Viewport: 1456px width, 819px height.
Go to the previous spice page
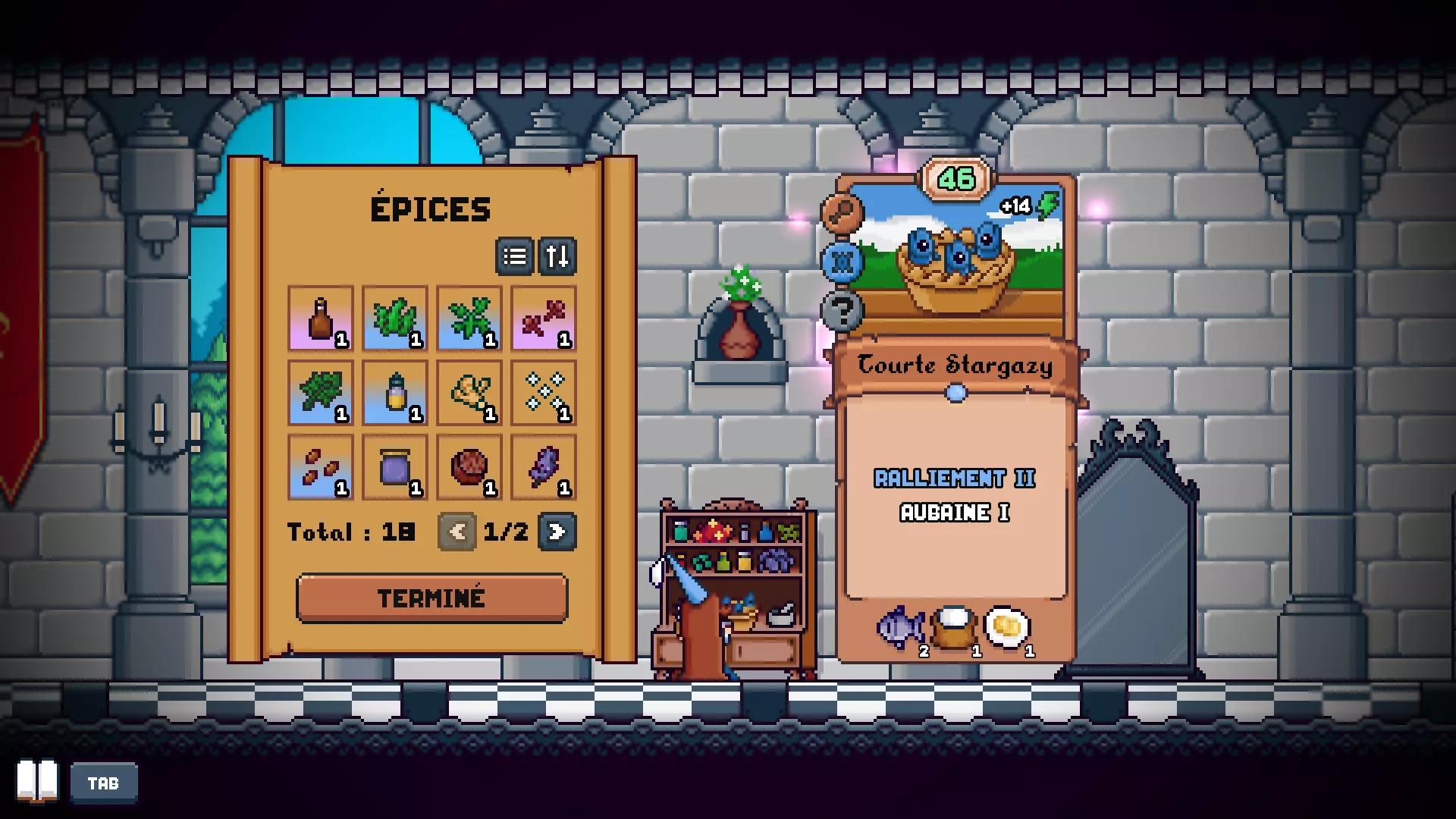coord(457,532)
